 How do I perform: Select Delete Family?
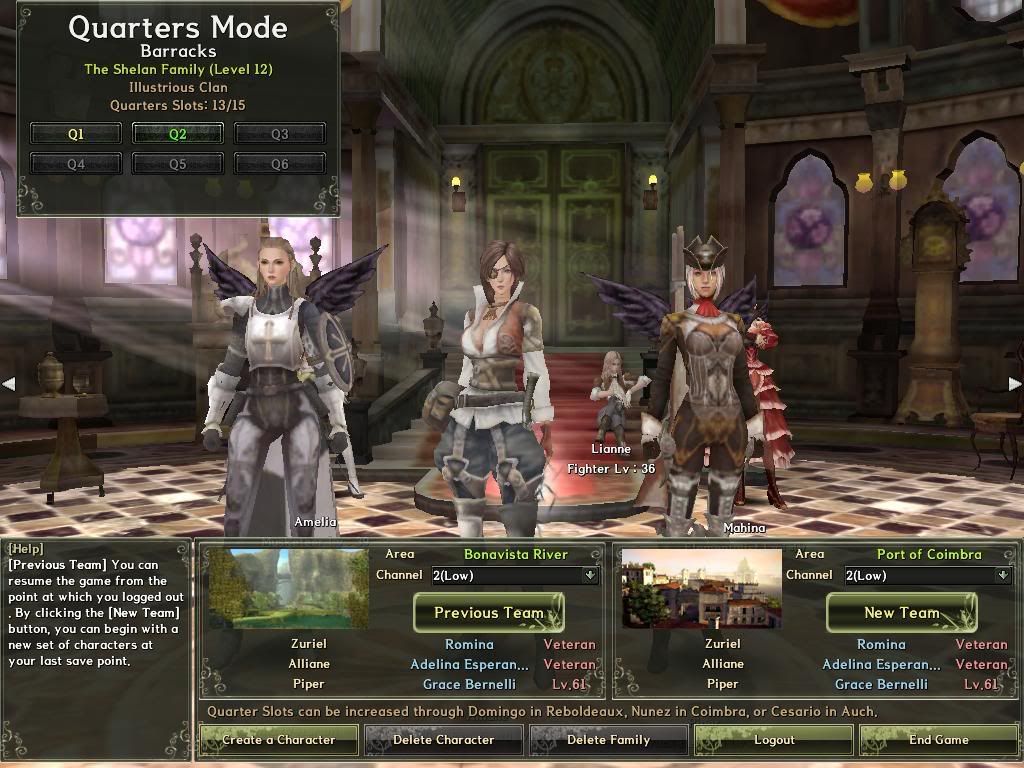(608, 740)
